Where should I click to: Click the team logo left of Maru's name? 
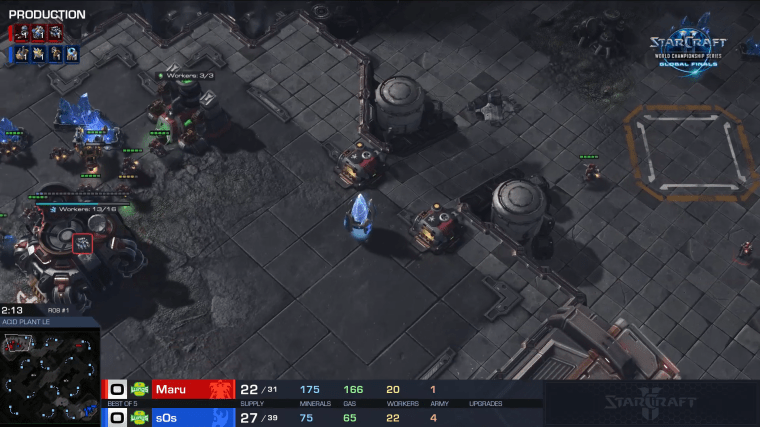pyautogui.click(x=140, y=389)
